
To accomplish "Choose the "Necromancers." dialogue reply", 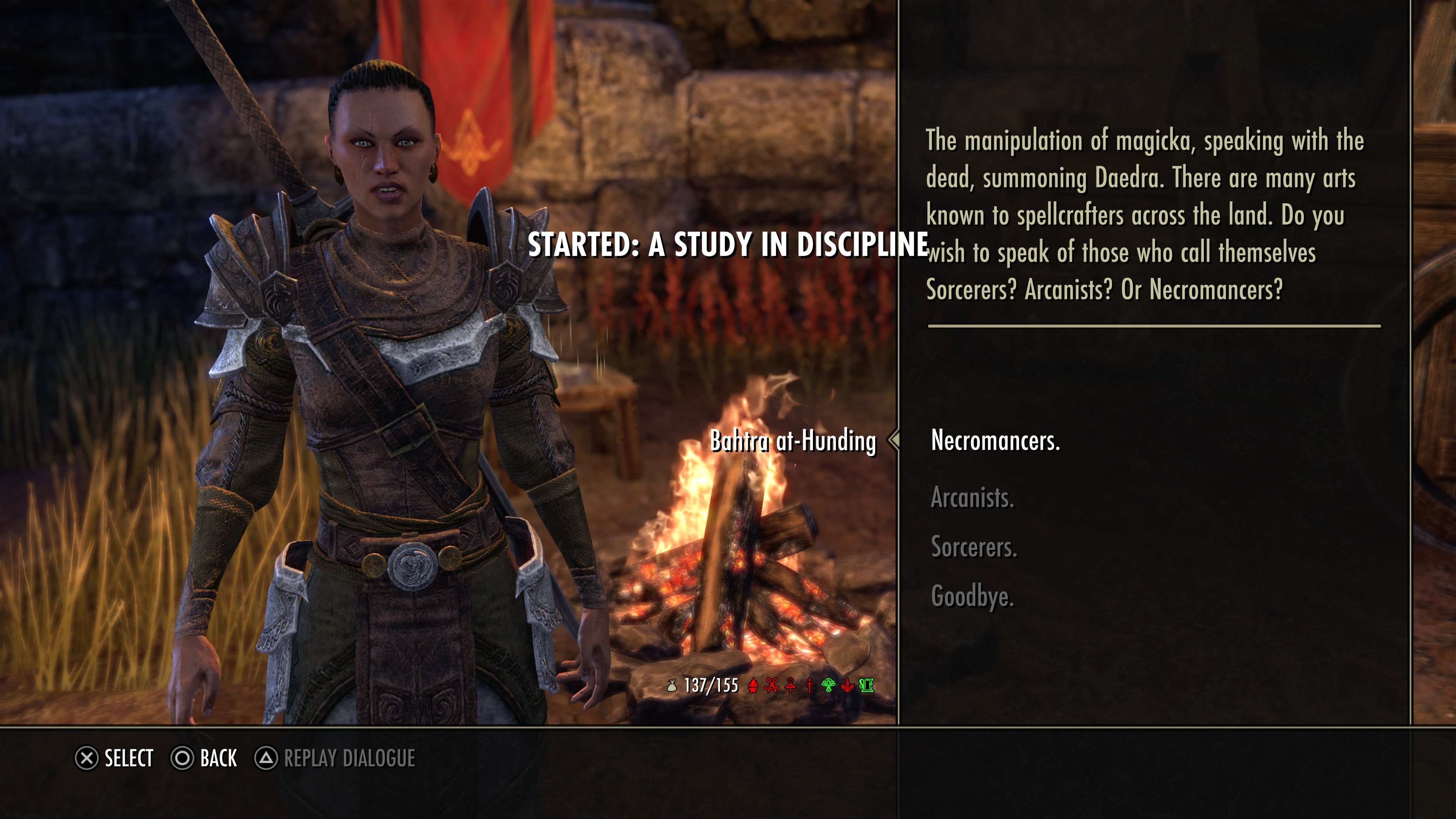I will [995, 440].
